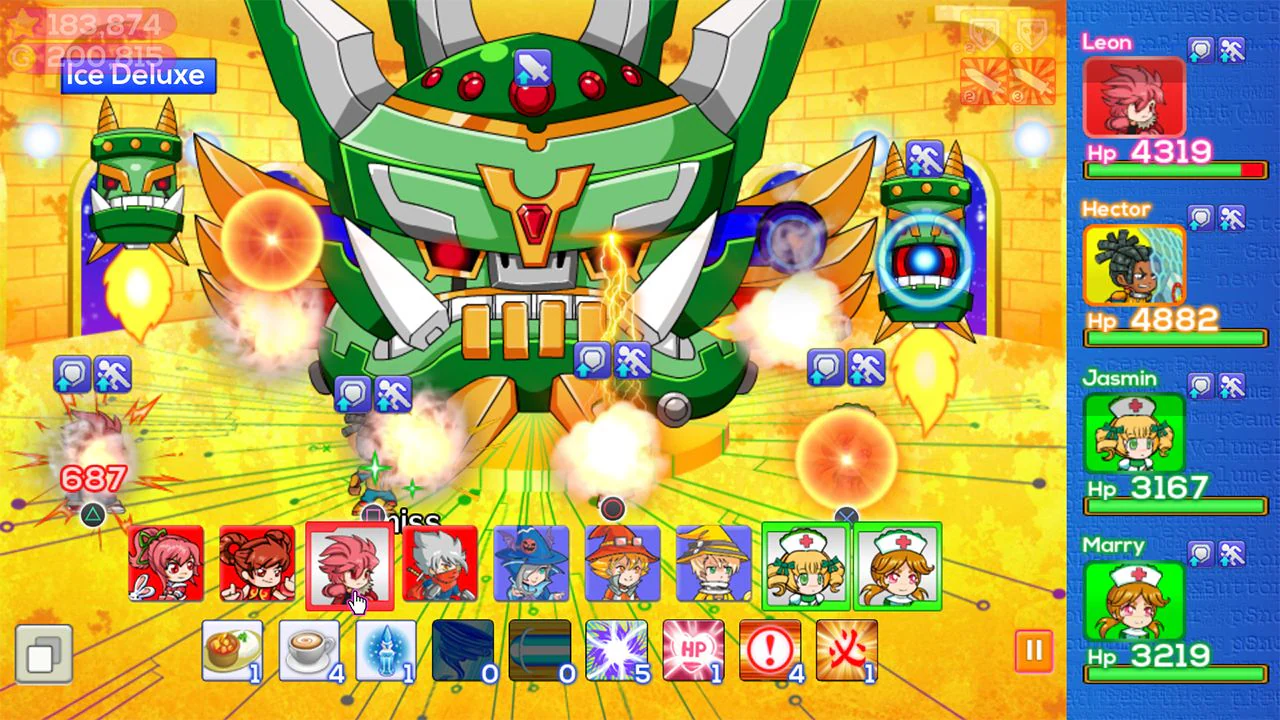
Task: Click the Ice Deluxe stage banner
Action: (x=137, y=76)
